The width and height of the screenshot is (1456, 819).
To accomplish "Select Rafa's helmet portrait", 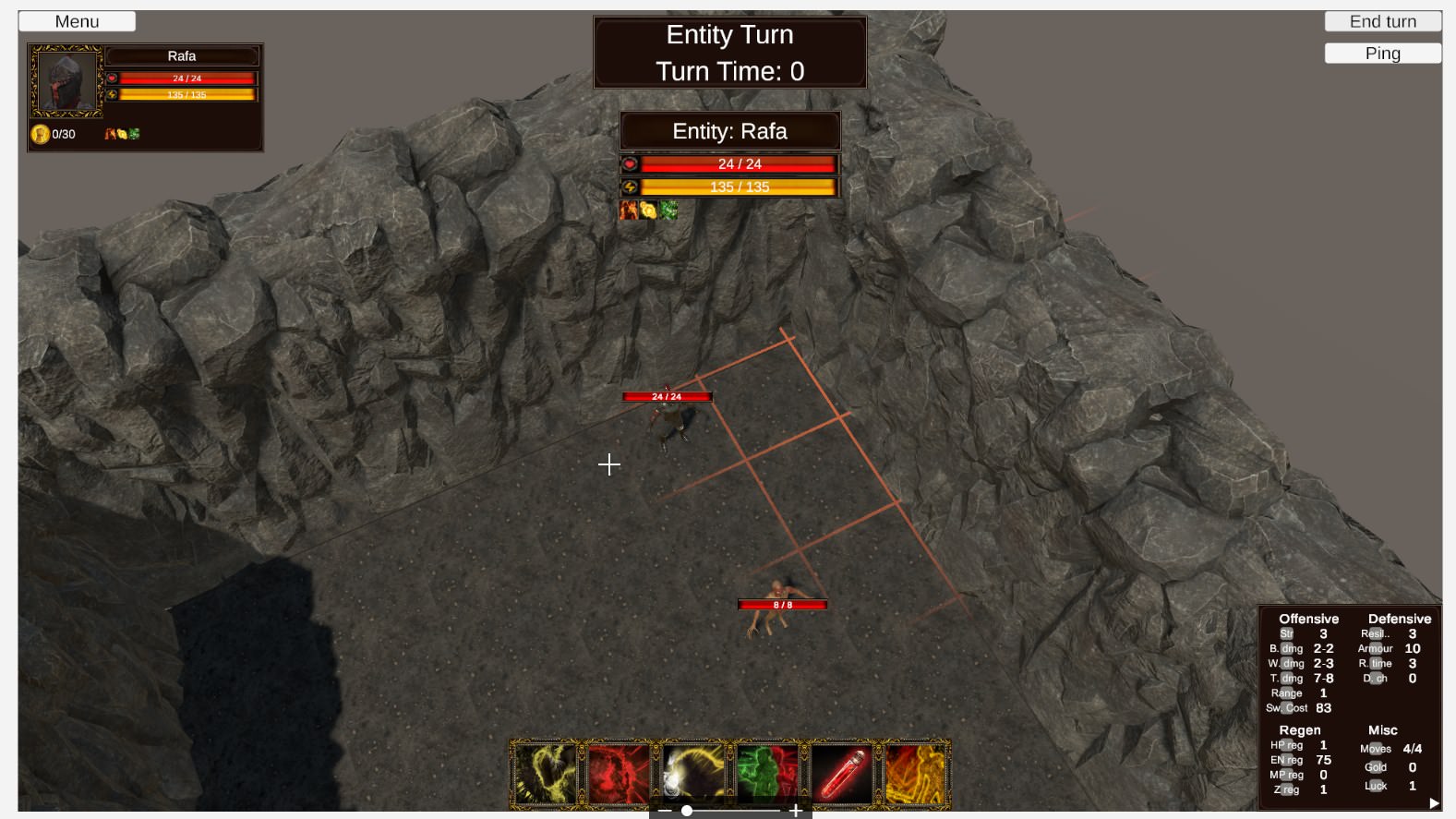I will tap(66, 81).
